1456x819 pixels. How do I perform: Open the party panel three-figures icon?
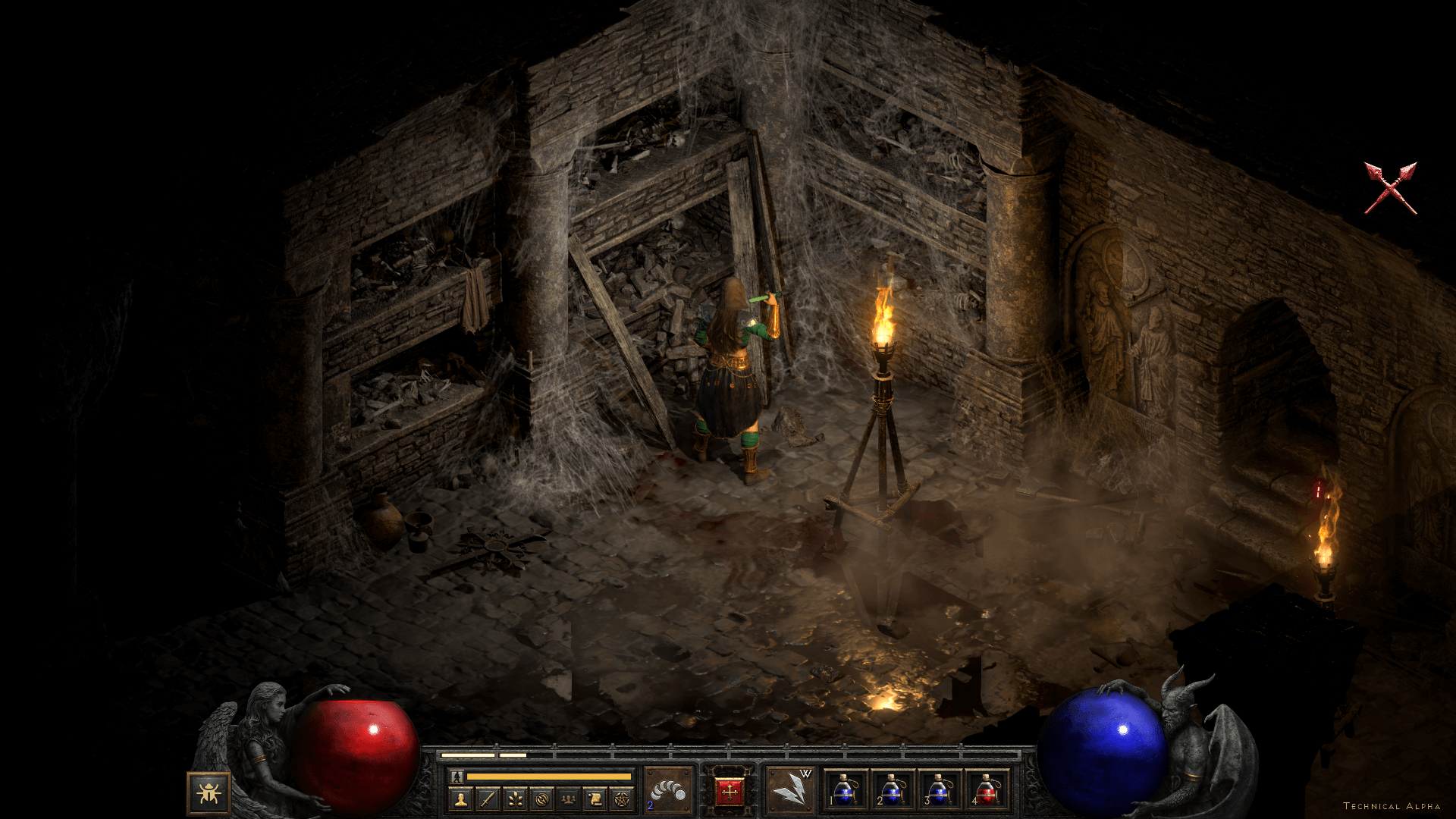[568, 799]
